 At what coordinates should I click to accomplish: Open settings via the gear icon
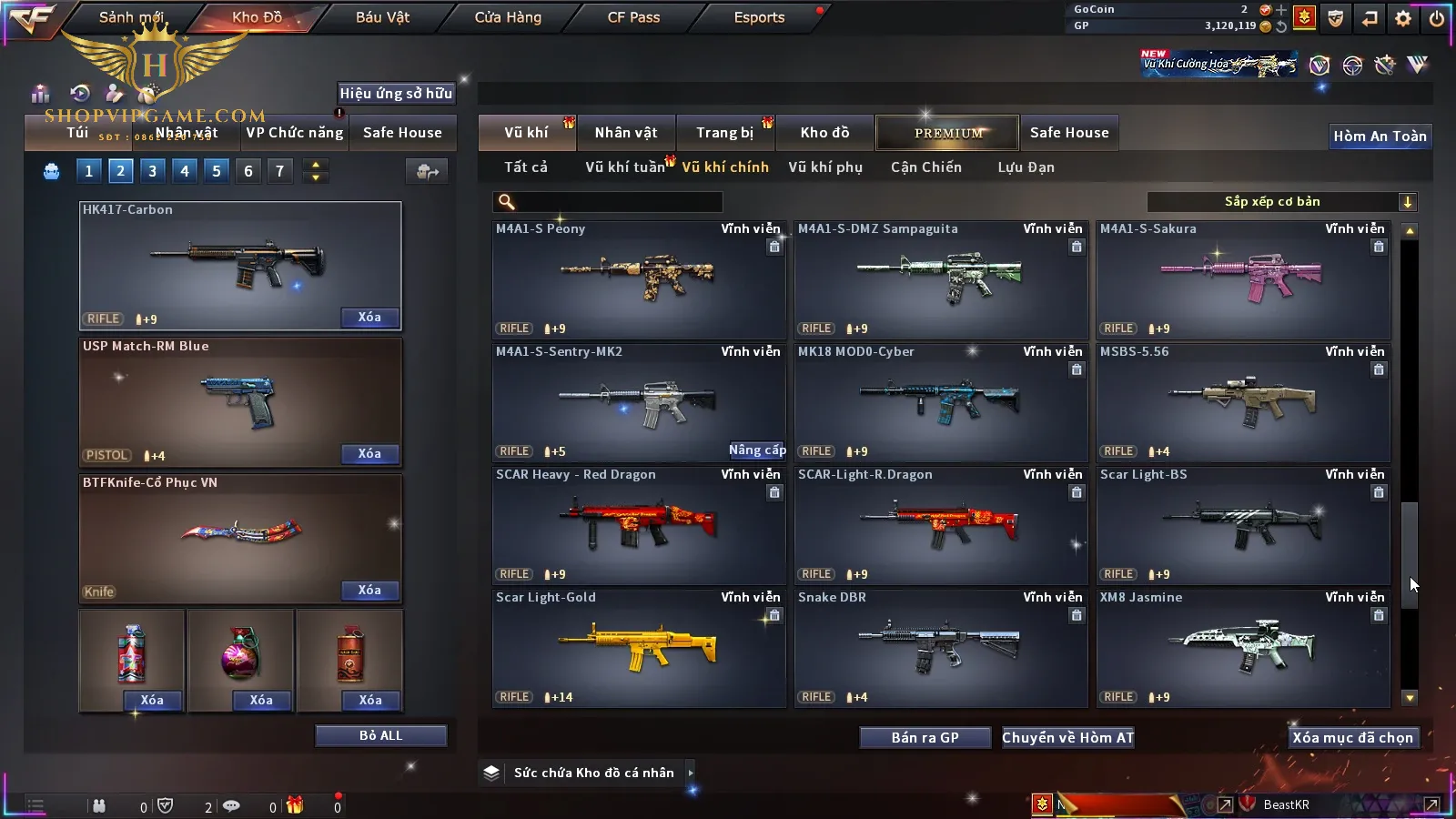(x=1403, y=18)
